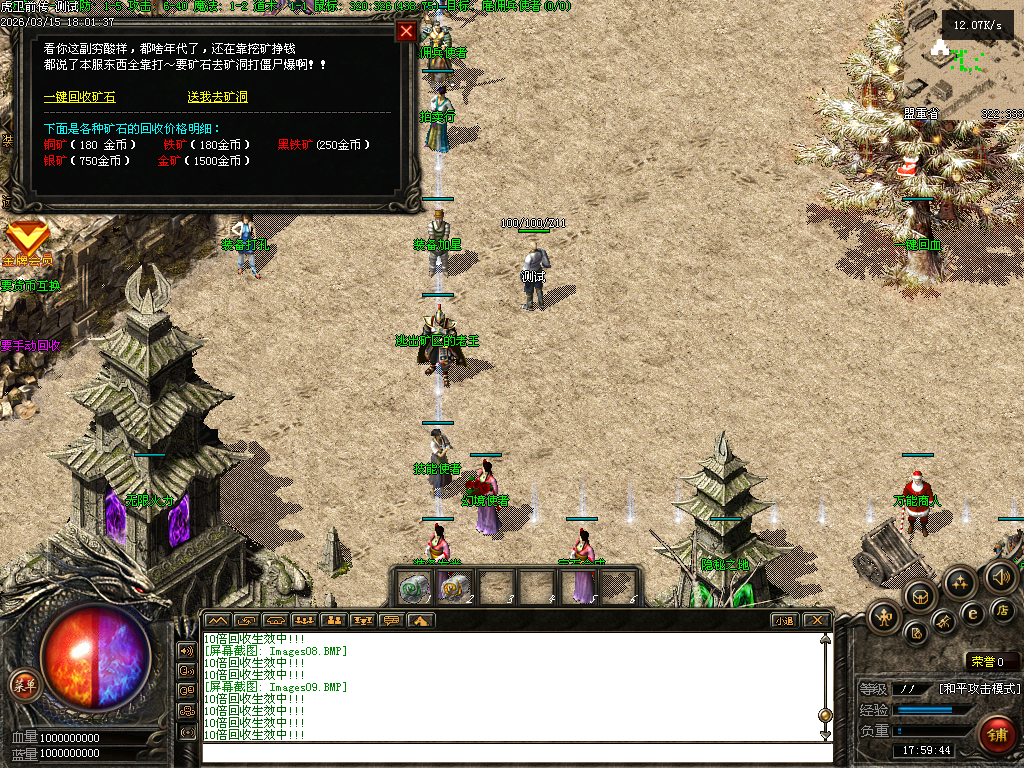Select the team two-person chat tab icon
The height and width of the screenshot is (768, 1024).
[334, 620]
